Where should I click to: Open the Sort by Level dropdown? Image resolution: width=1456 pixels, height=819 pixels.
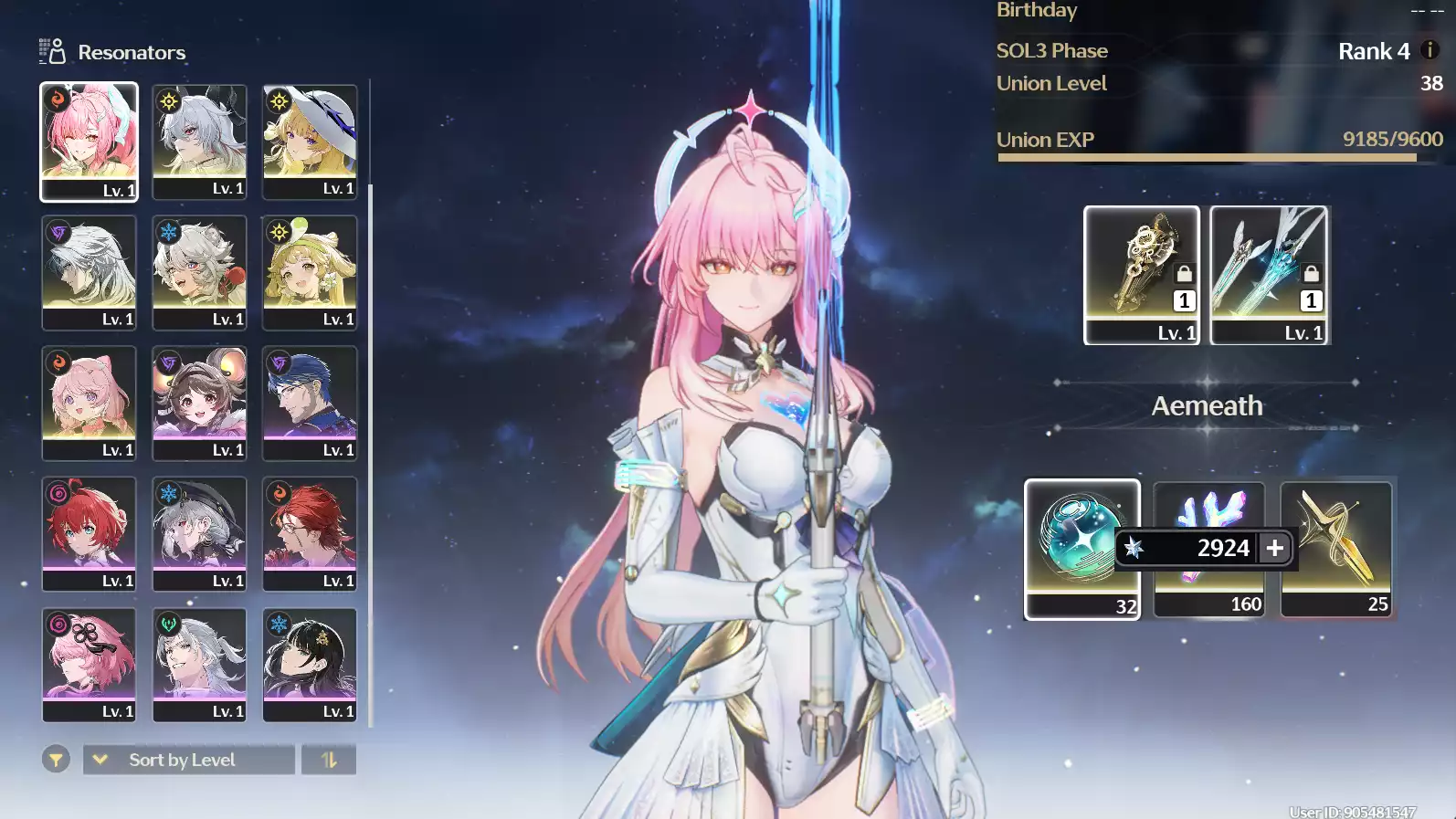(189, 760)
